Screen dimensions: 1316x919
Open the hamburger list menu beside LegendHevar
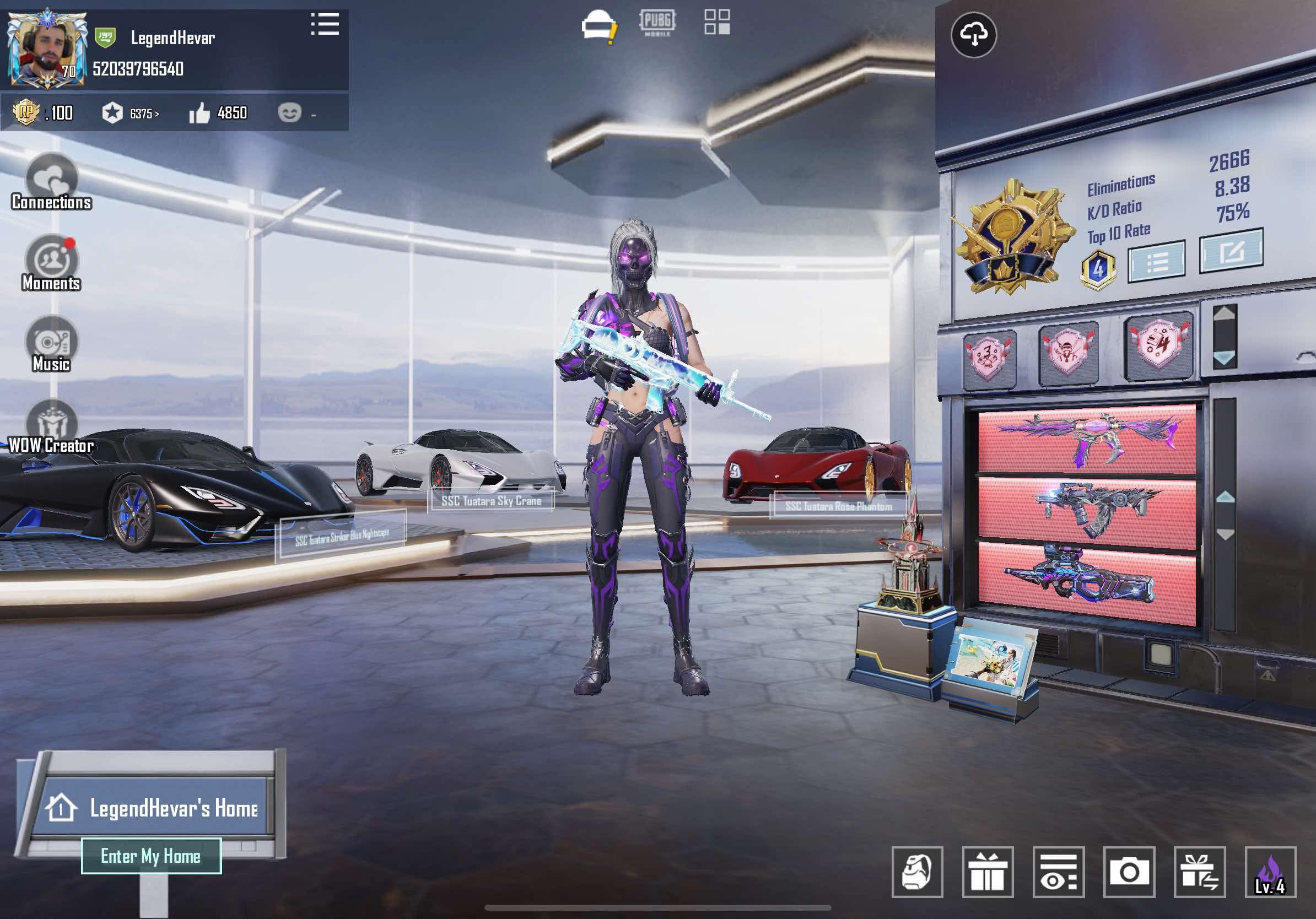pos(325,25)
